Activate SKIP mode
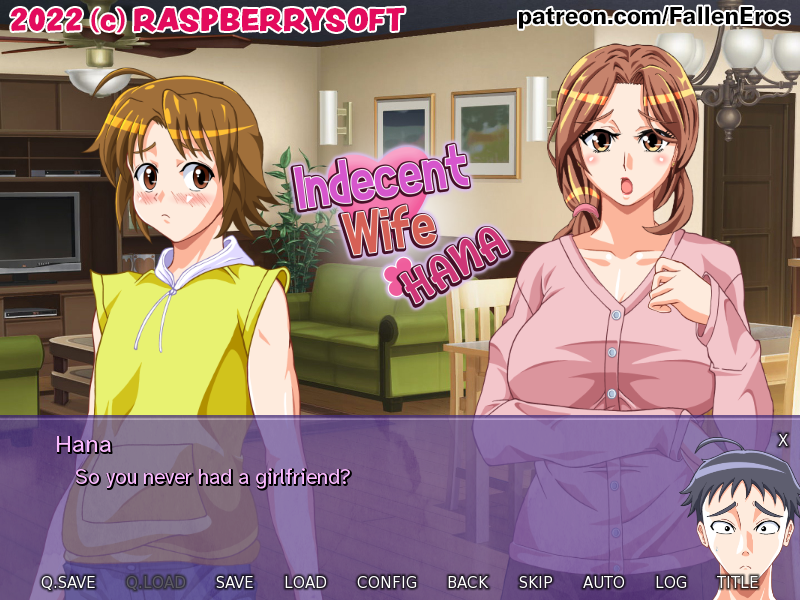800x600 pixels. [535, 582]
